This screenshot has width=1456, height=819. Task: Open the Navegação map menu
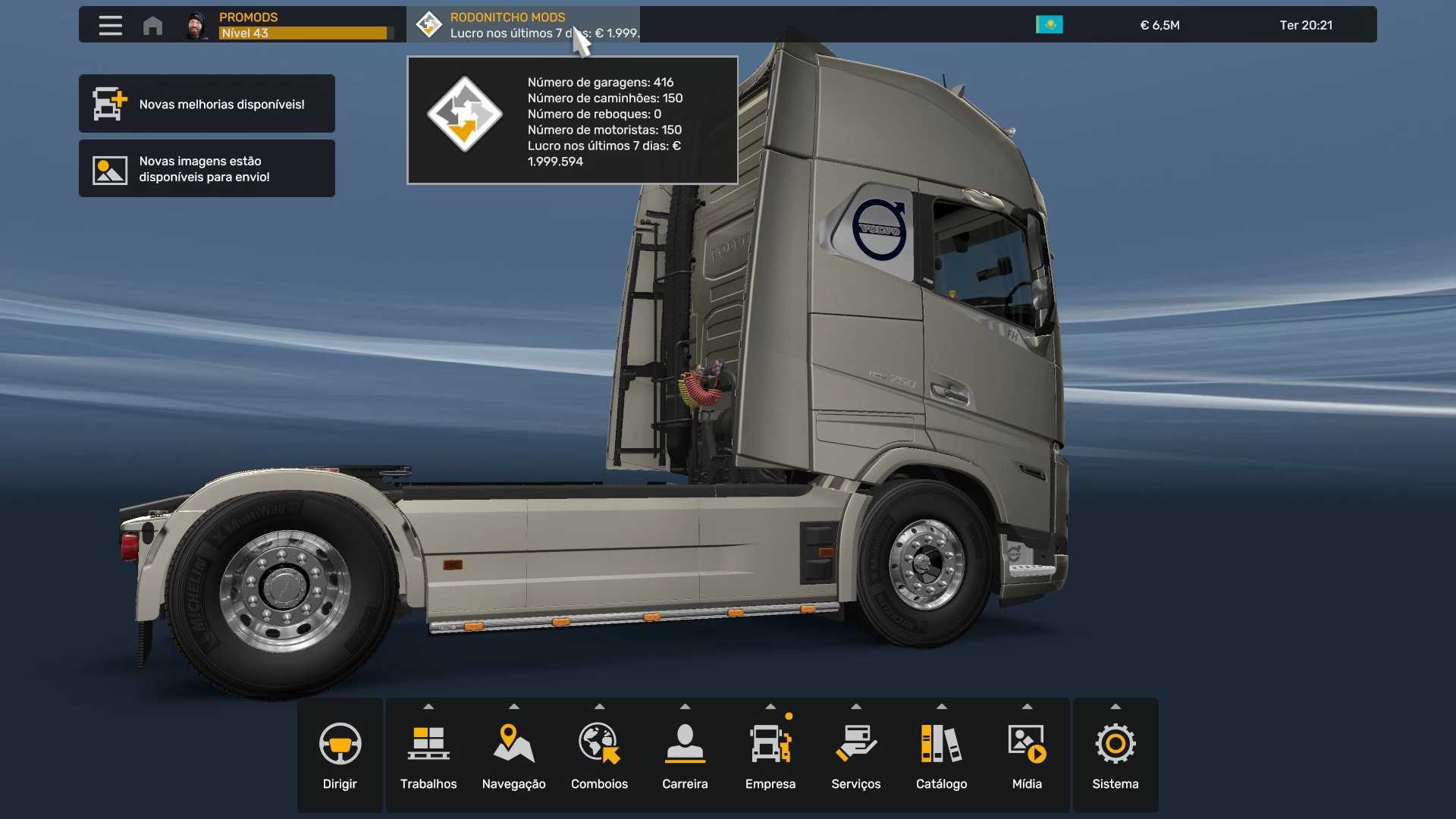coord(513,755)
